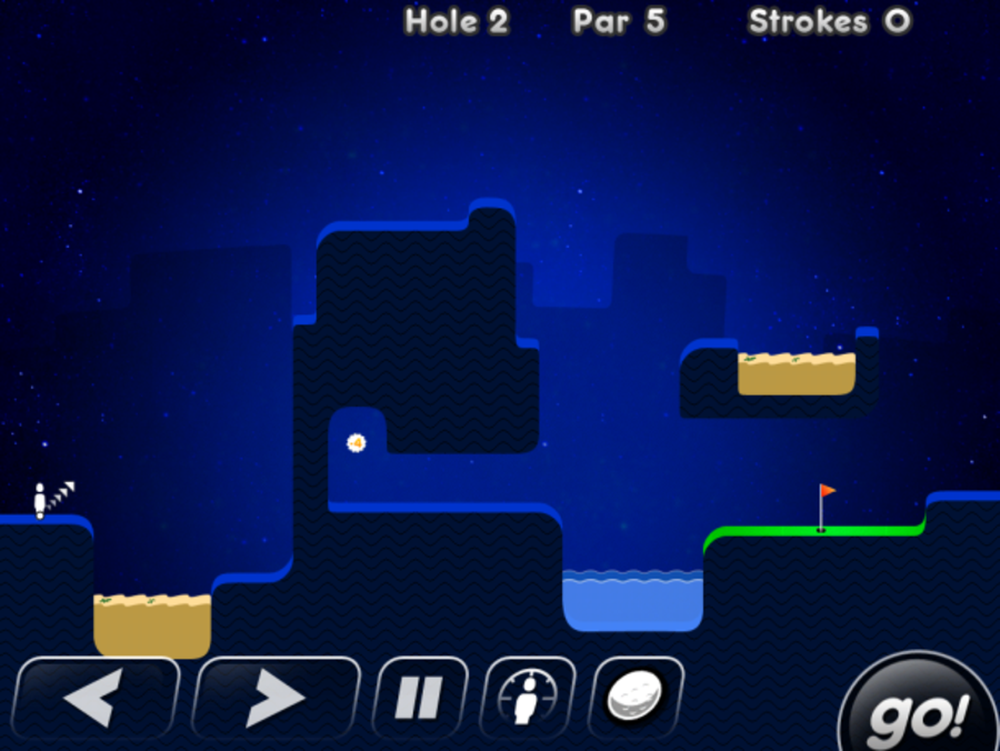The width and height of the screenshot is (1000, 751).
Task: Select the golf ball button
Action: pyautogui.click(x=636, y=697)
